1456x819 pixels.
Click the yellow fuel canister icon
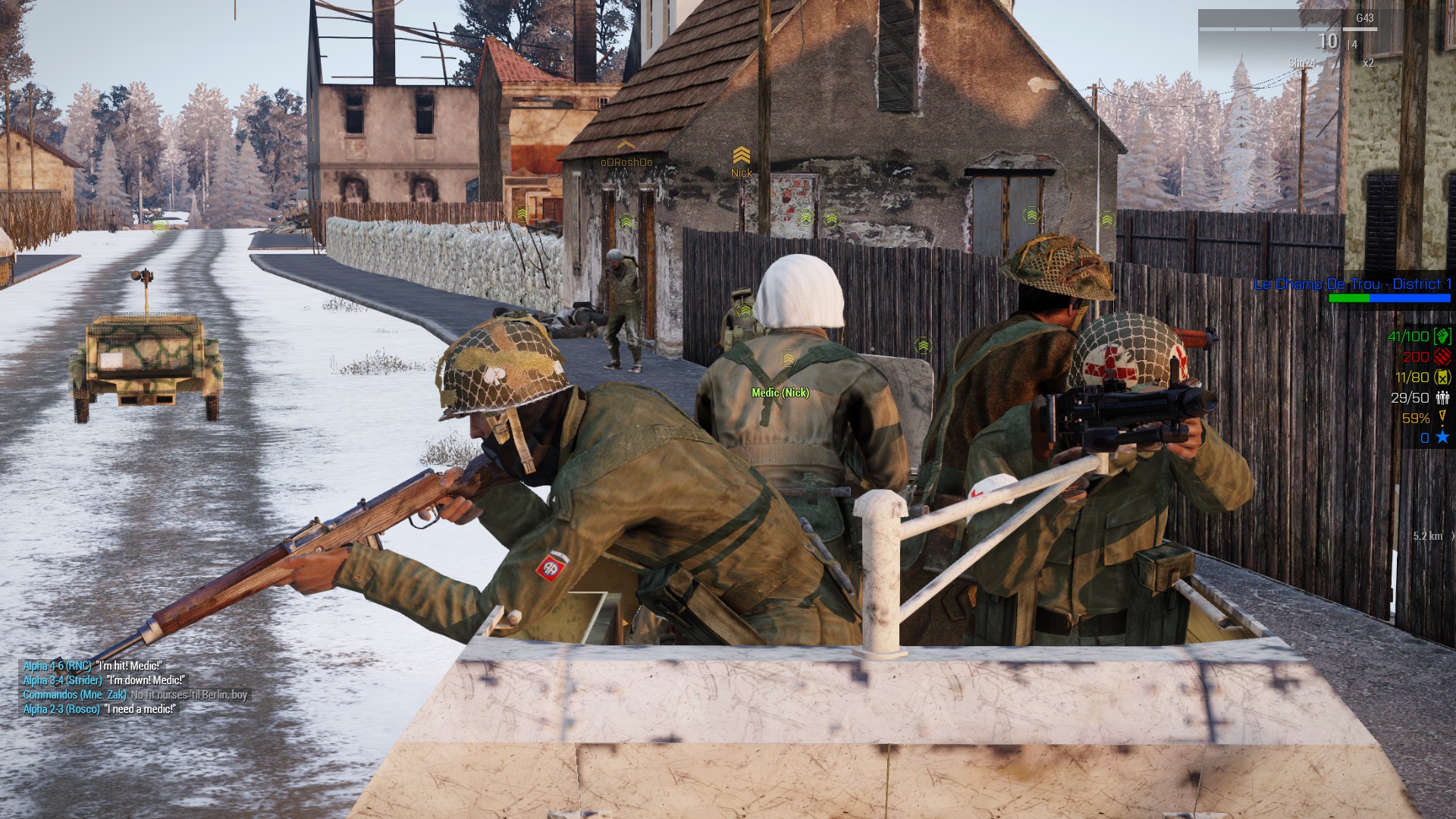tap(1442, 377)
